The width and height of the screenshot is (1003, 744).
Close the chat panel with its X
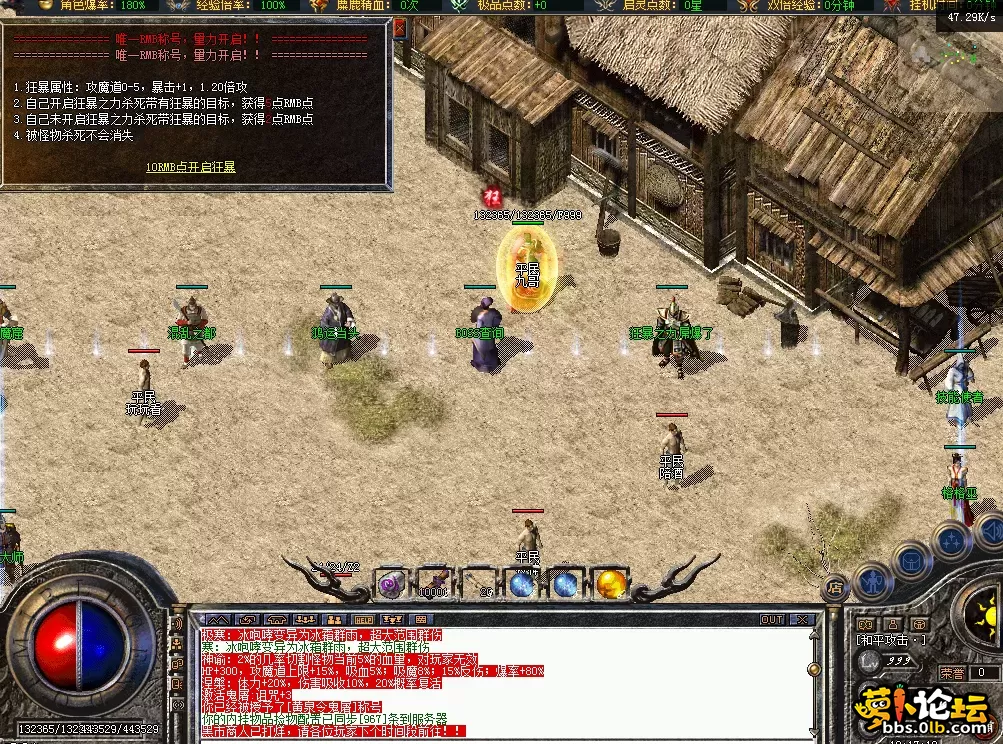804,620
